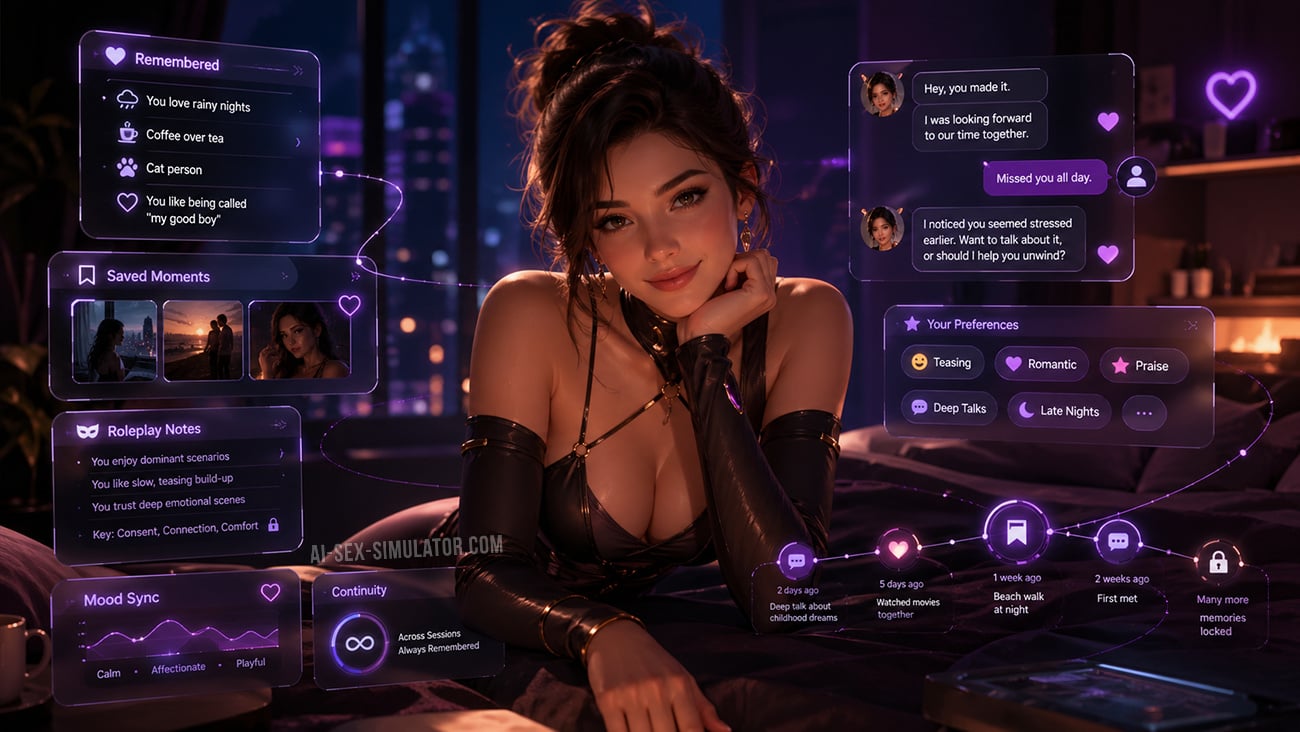The width and height of the screenshot is (1300, 732).
Task: Toggle the Praise preference chip
Action: (x=1143, y=366)
